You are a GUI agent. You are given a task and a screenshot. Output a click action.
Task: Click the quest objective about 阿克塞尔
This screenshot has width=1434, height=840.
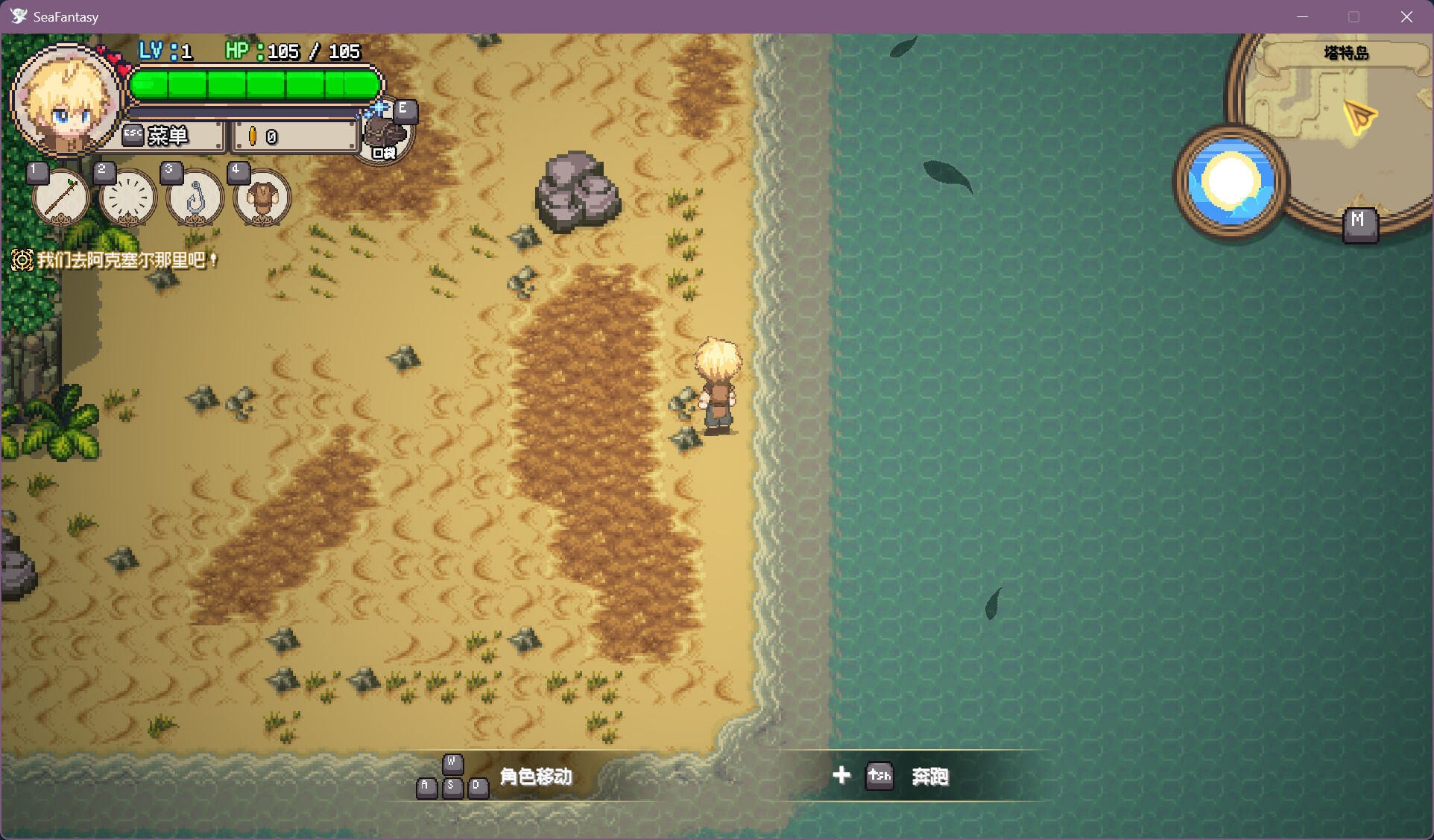click(119, 260)
